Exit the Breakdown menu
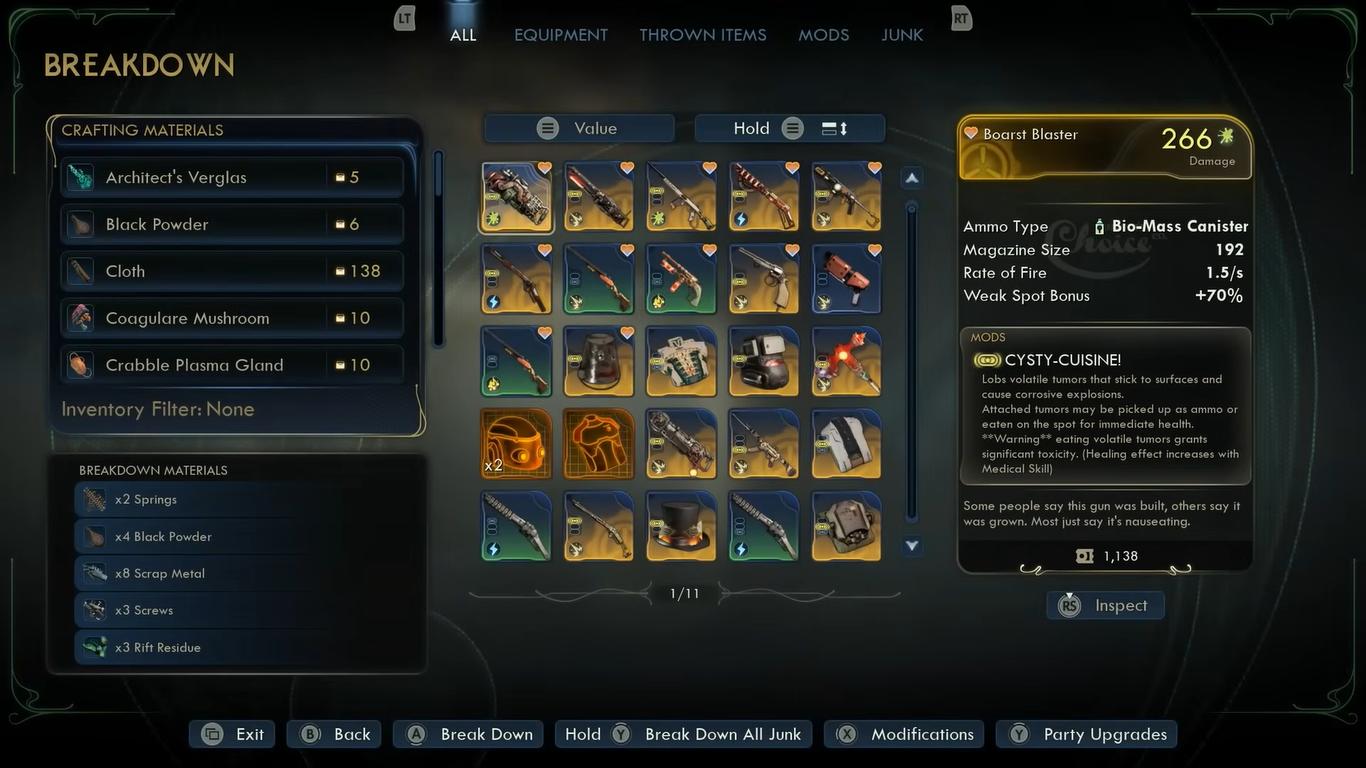This screenshot has width=1366, height=768. point(232,734)
